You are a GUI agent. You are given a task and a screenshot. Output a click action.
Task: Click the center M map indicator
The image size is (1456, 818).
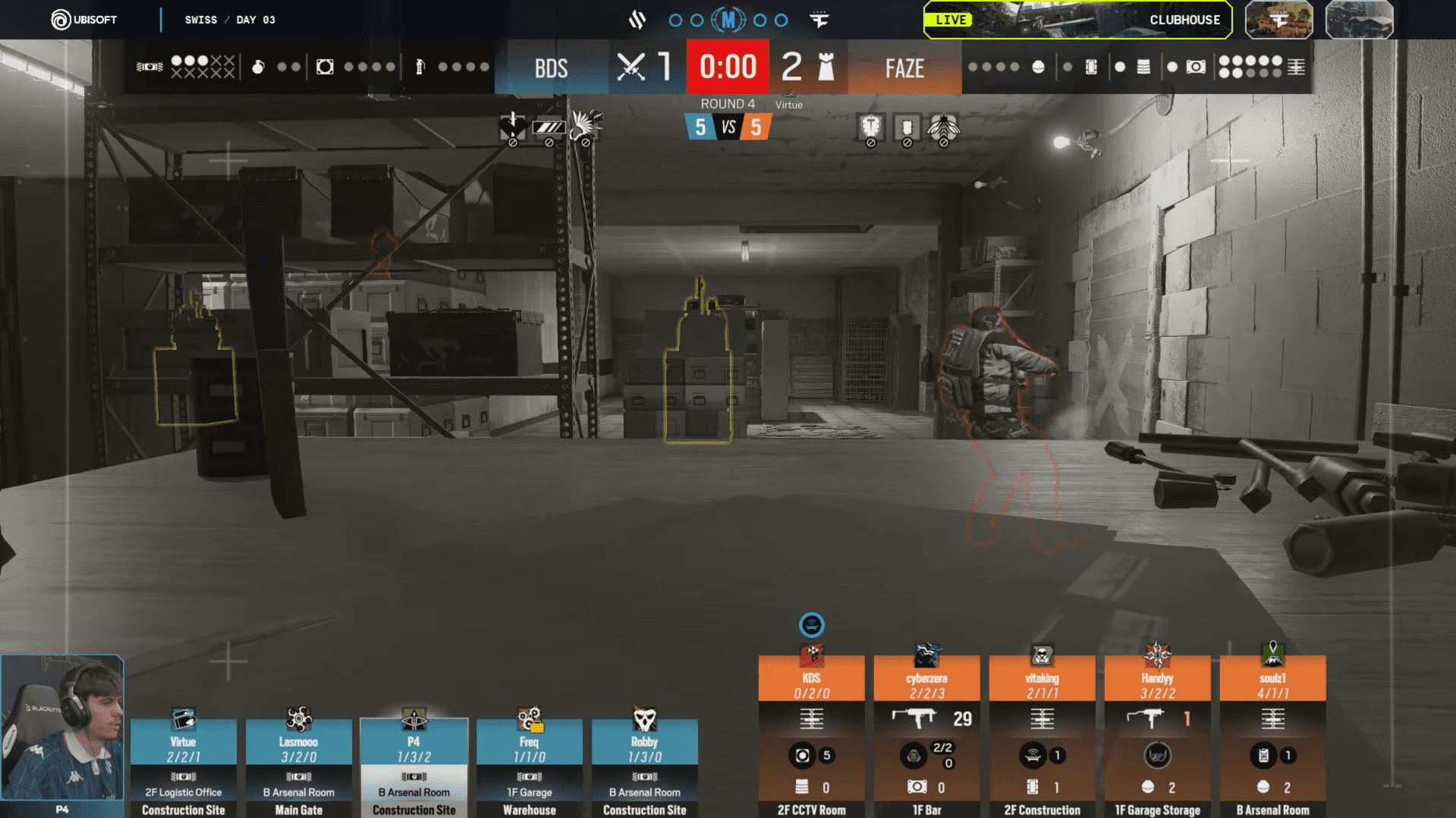pos(728,20)
